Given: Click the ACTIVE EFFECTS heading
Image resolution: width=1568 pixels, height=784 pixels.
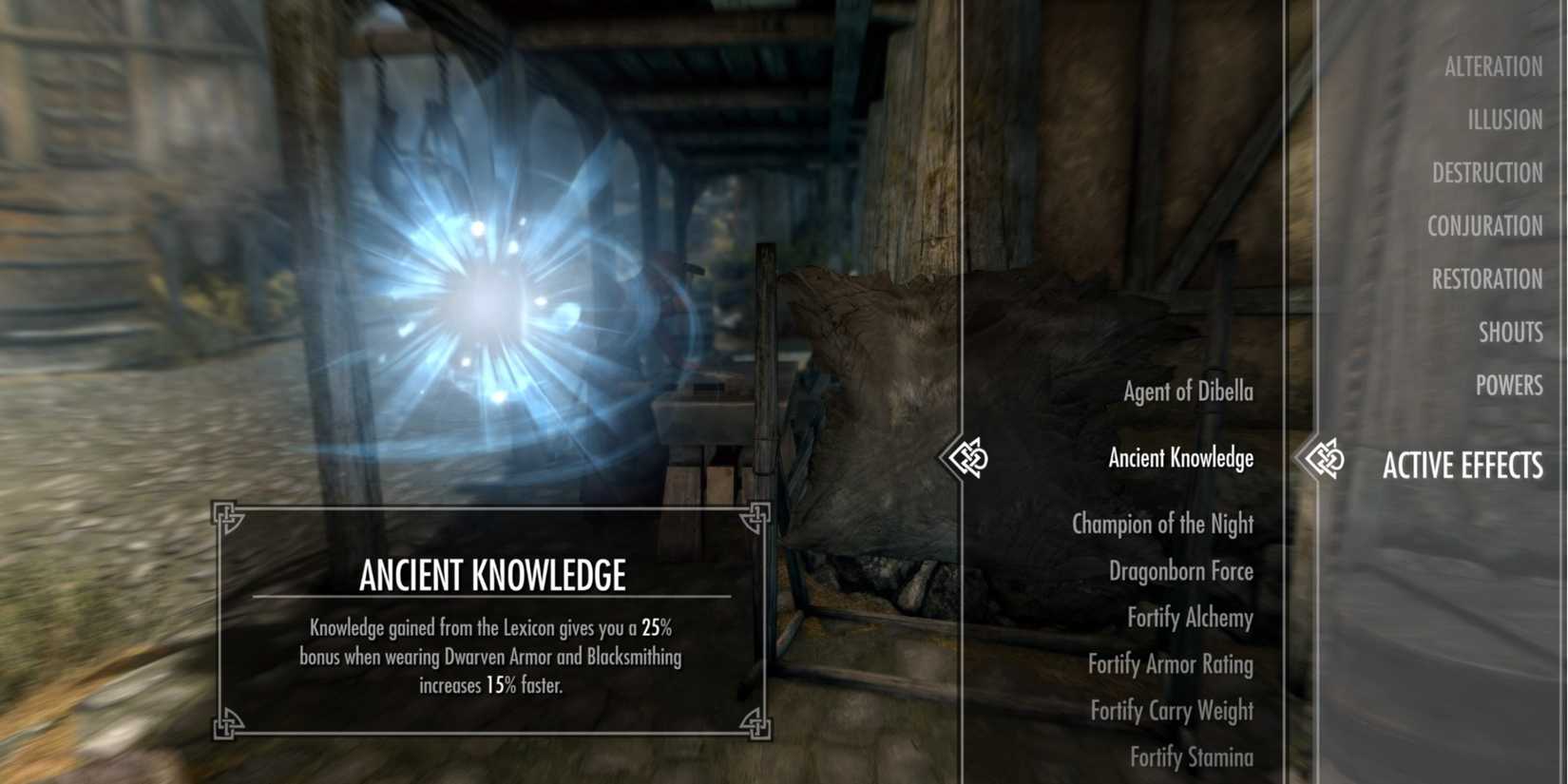Looking at the screenshot, I should (x=1463, y=467).
